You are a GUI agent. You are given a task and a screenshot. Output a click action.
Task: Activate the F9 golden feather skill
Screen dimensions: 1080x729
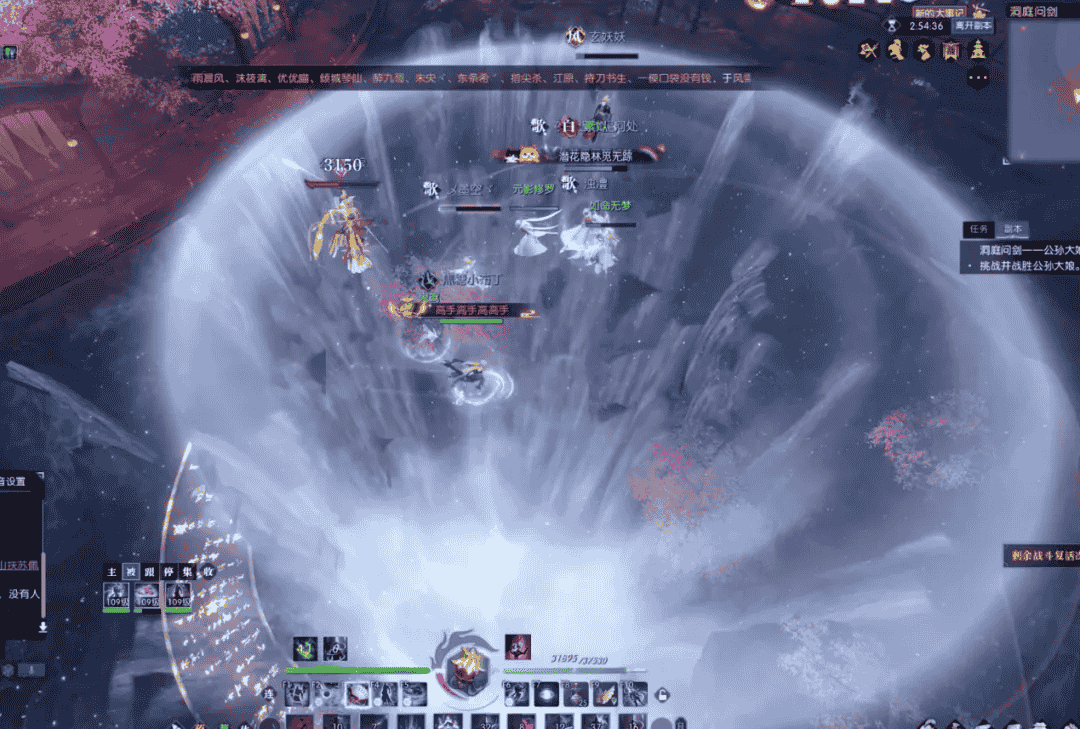605,693
